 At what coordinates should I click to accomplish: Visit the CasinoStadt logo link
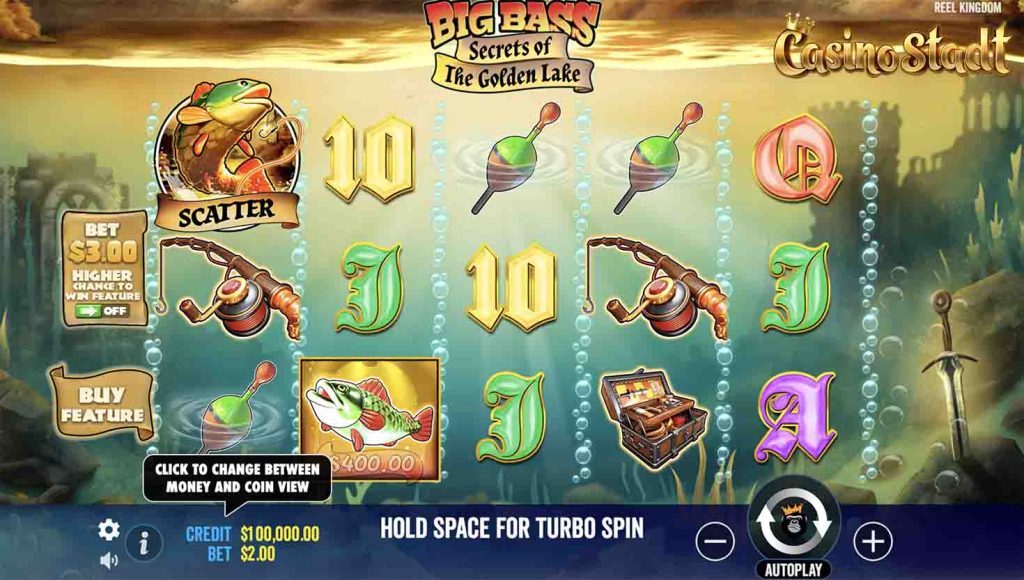892,51
